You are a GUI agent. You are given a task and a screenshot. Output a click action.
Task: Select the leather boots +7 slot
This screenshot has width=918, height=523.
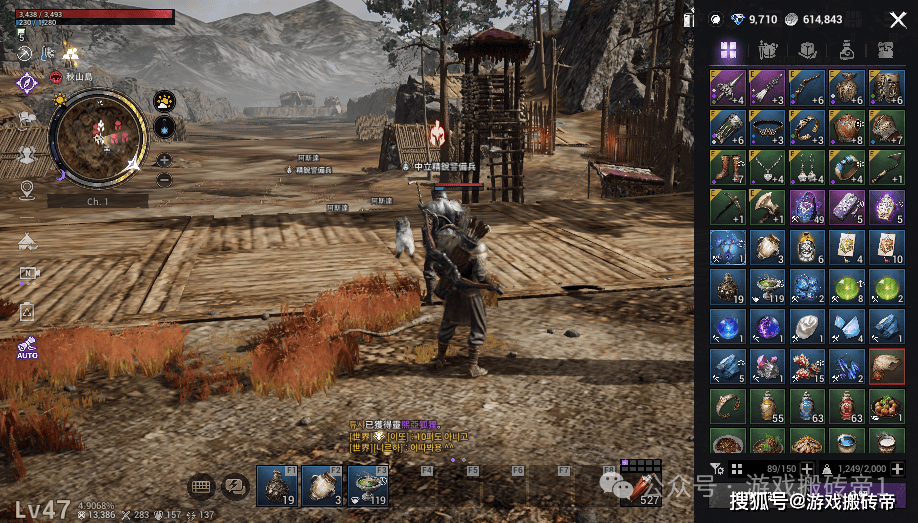tap(726, 167)
